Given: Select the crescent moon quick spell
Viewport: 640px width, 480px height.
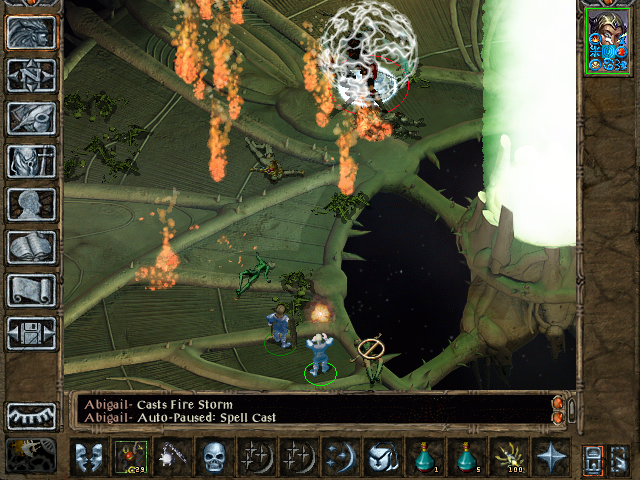Looking at the screenshot, I should tap(341, 457).
